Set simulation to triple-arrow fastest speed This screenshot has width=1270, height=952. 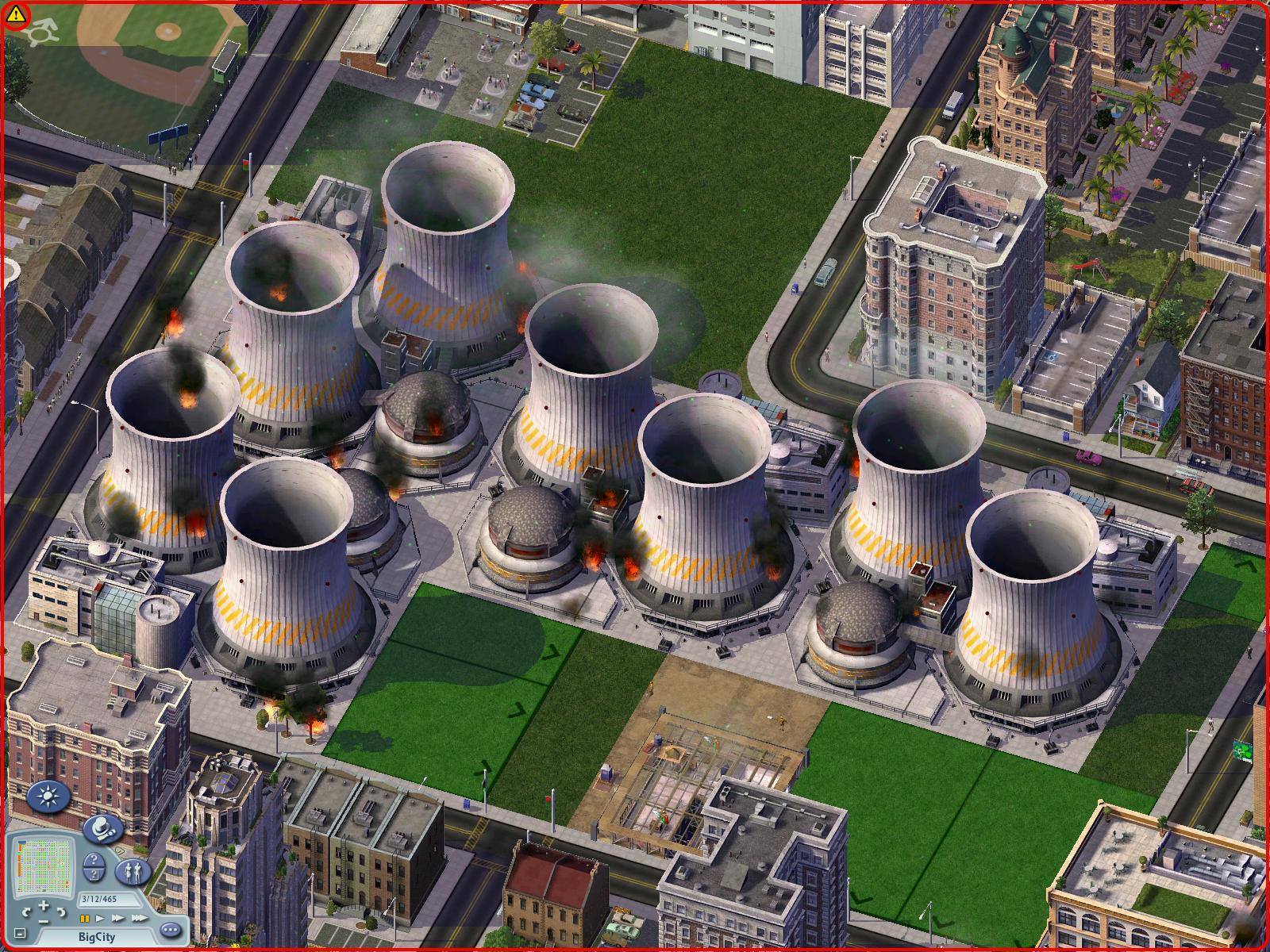point(138,919)
